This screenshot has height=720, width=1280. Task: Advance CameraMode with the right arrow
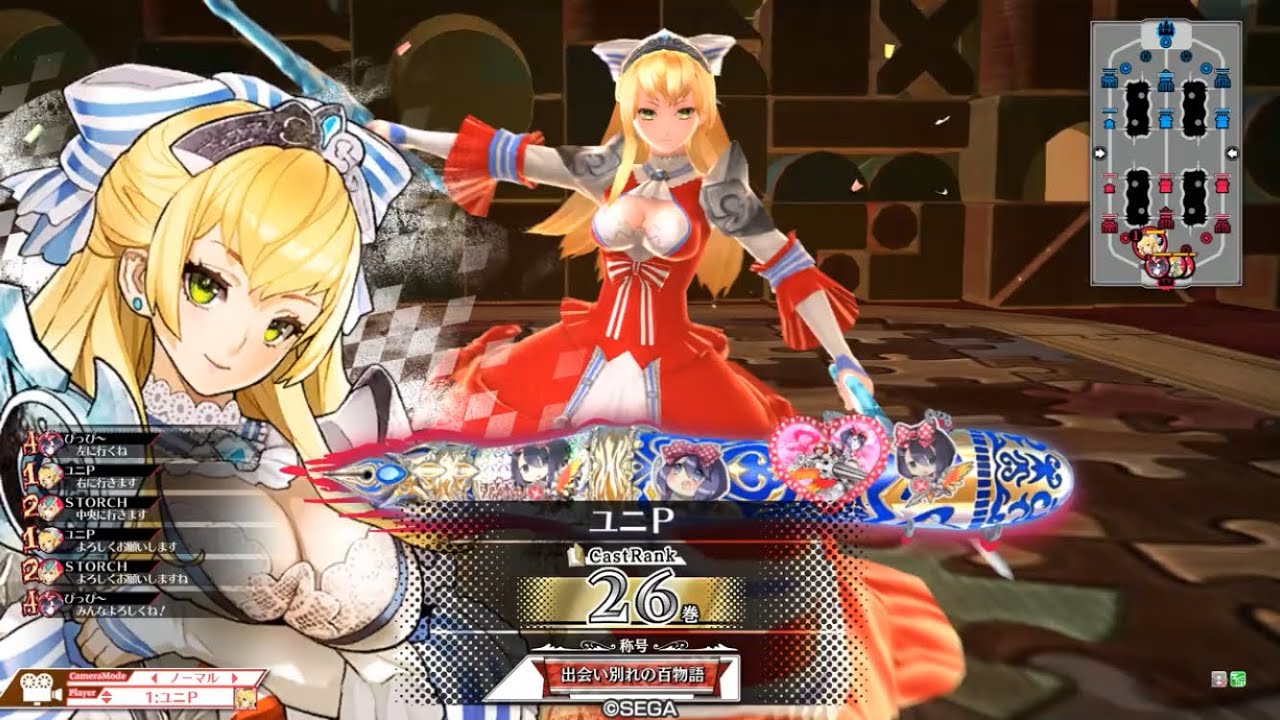click(234, 678)
